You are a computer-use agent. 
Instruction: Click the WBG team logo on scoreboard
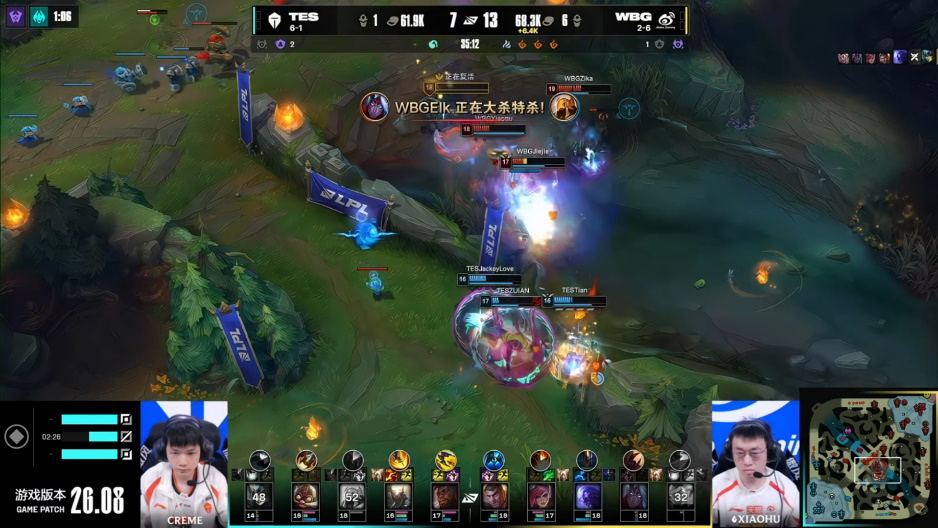coord(667,19)
